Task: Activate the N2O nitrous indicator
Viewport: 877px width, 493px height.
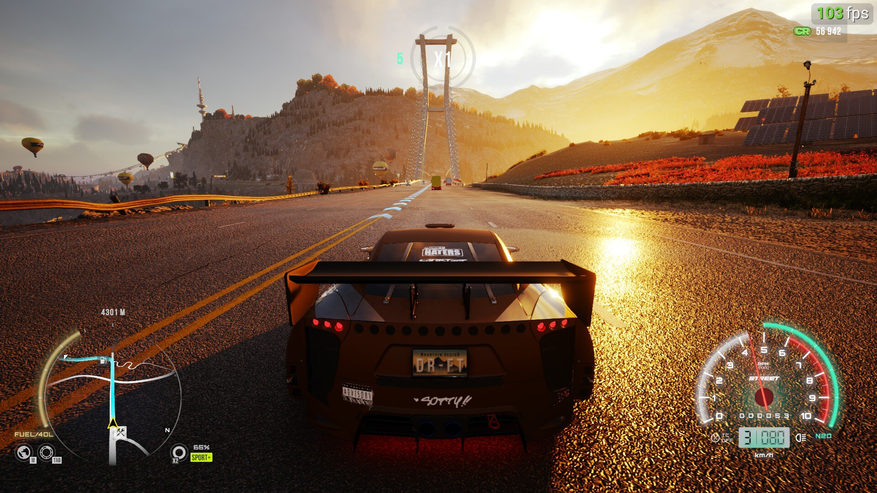Action: point(825,437)
